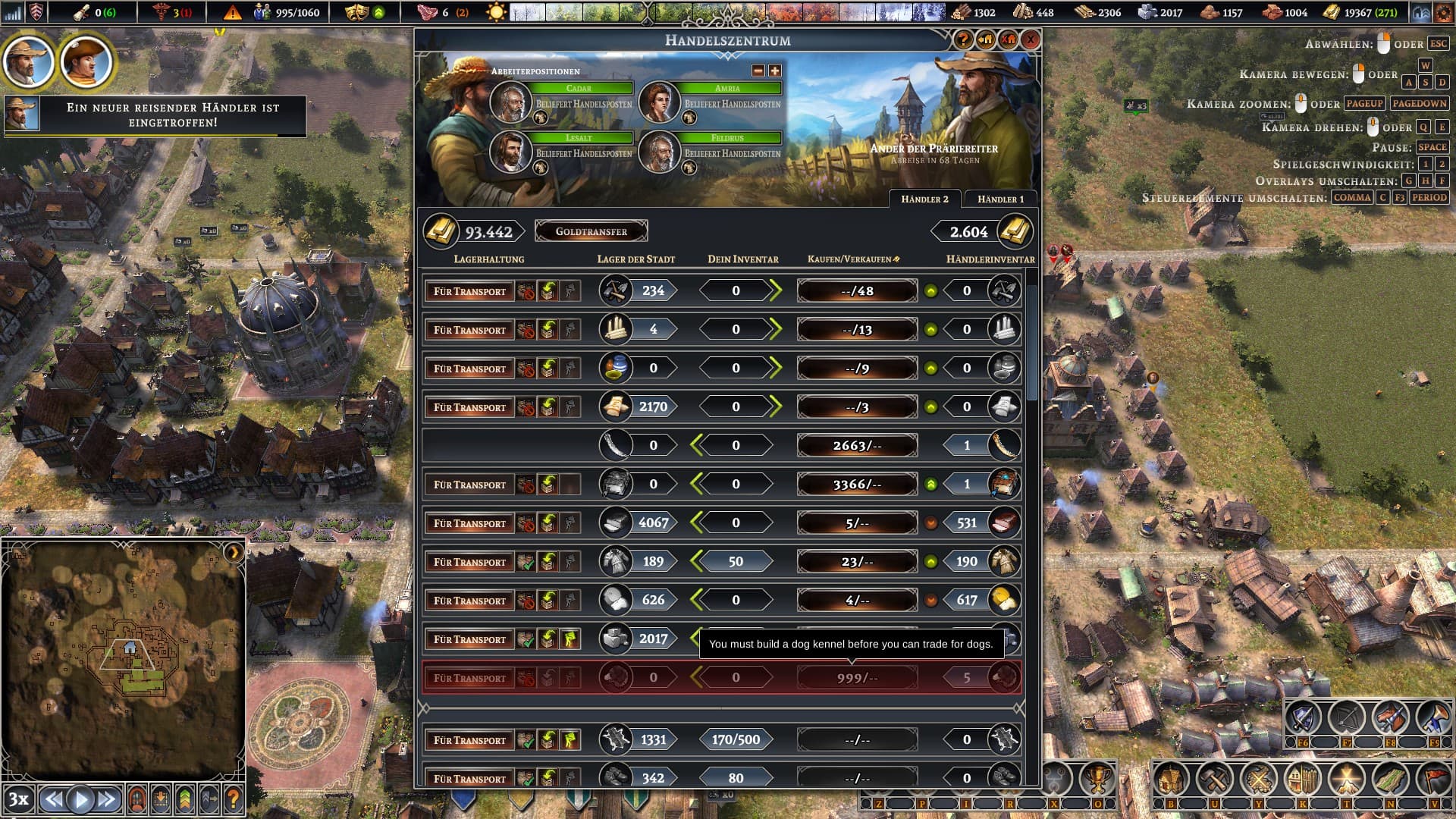
Task: Close the Handelszentrum window
Action: 1031,40
